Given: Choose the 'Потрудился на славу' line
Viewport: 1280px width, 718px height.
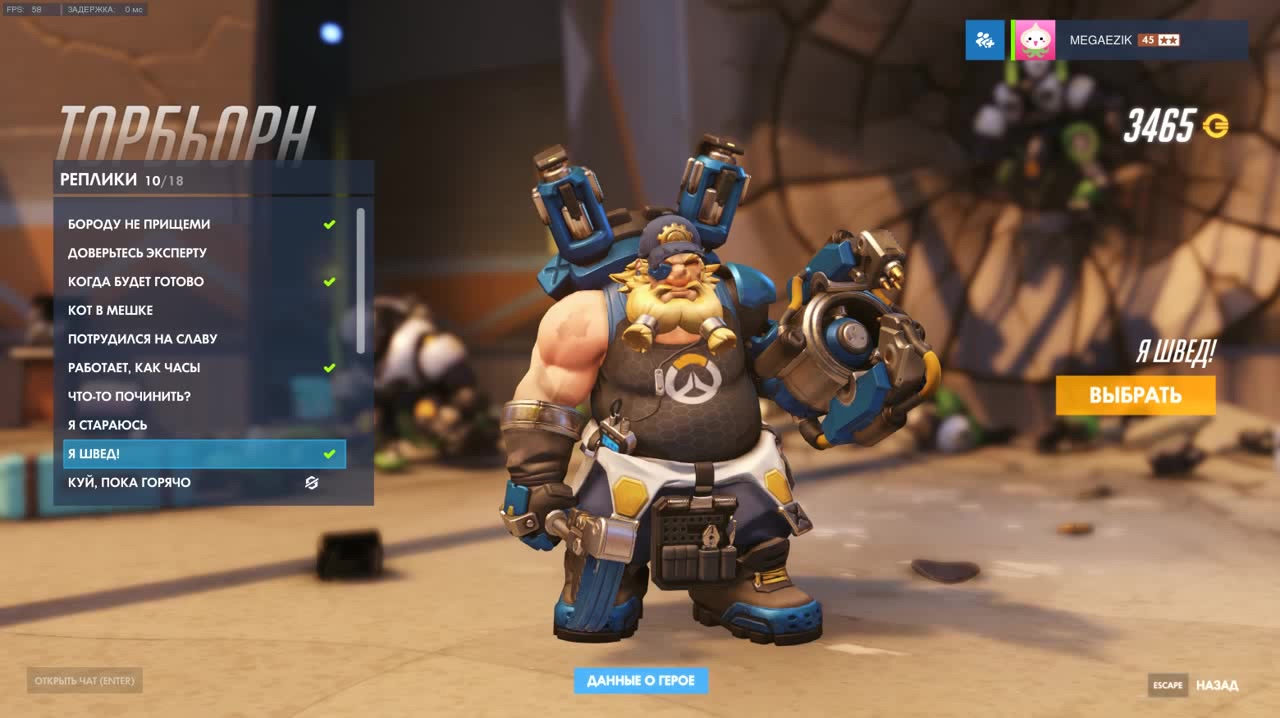Looking at the screenshot, I should pos(142,339).
